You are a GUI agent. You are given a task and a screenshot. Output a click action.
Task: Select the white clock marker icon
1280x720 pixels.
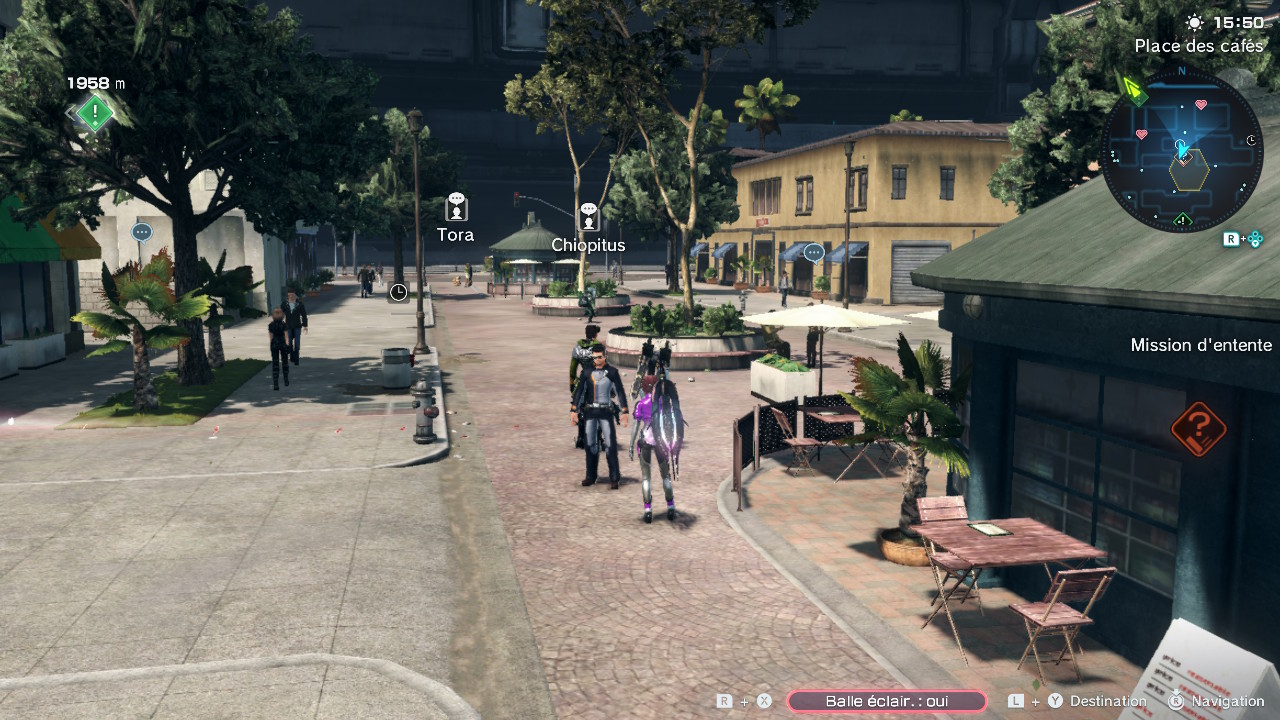[398, 292]
